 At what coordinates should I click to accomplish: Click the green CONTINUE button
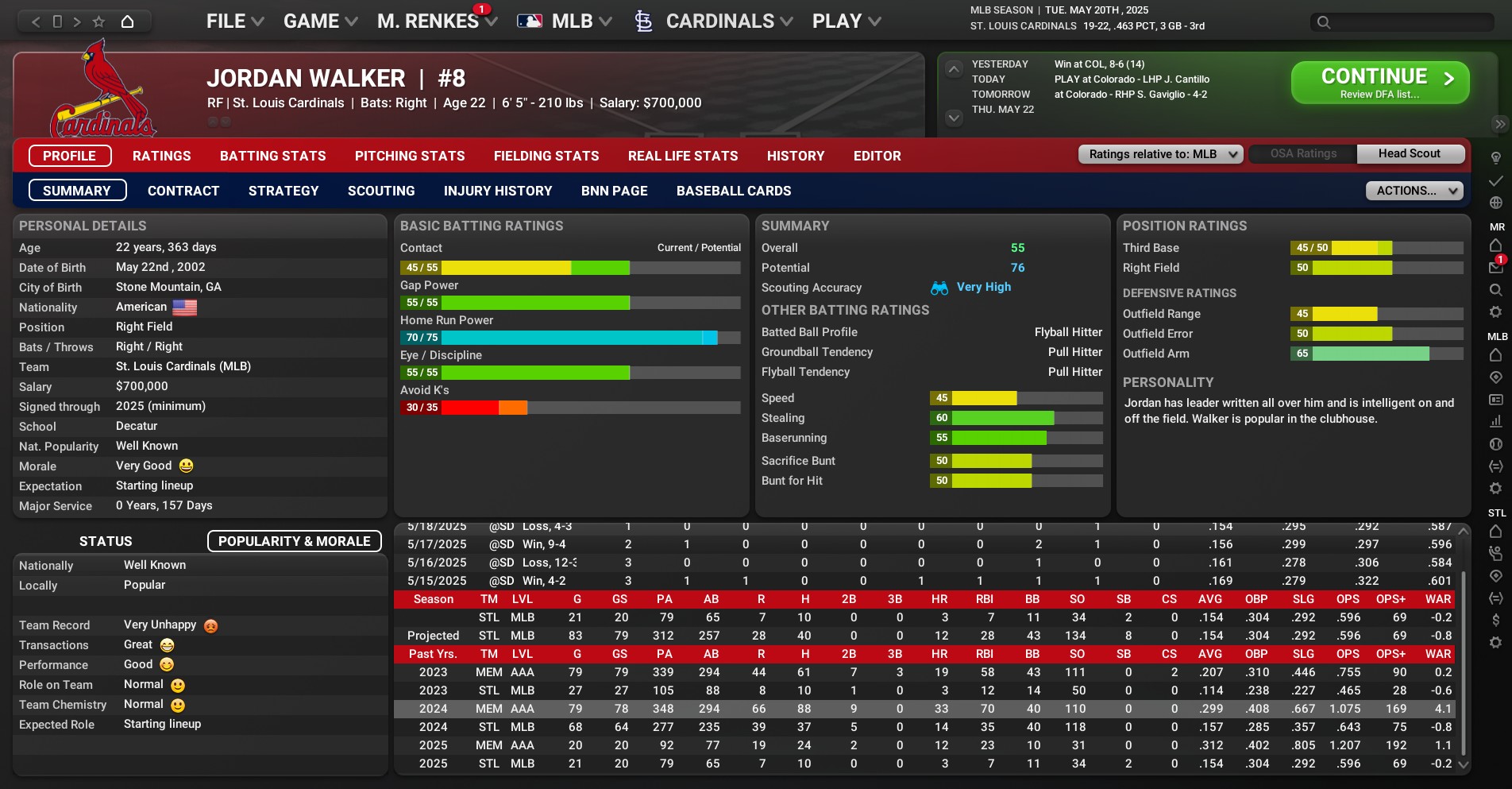pos(1379,83)
